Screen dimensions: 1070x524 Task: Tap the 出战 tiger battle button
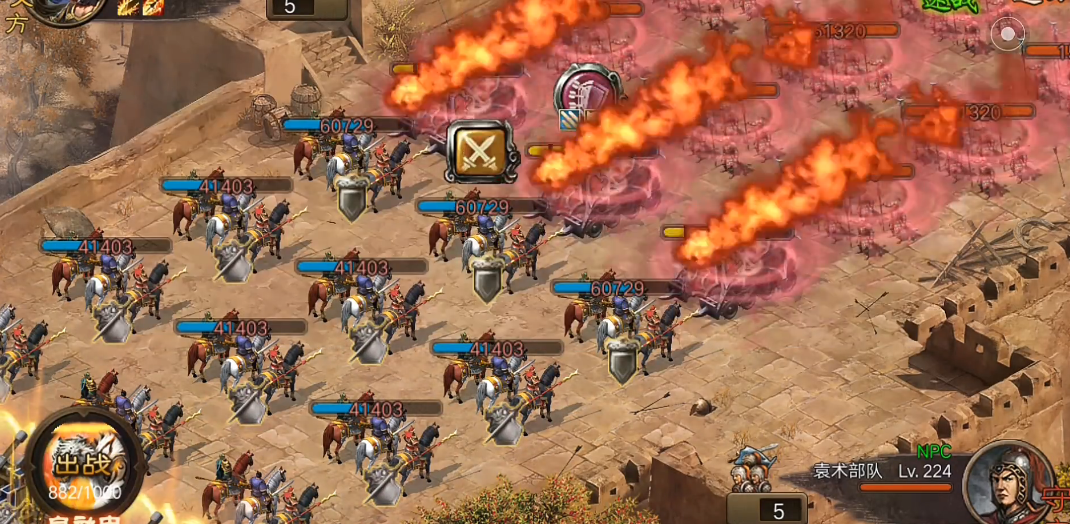click(x=84, y=464)
